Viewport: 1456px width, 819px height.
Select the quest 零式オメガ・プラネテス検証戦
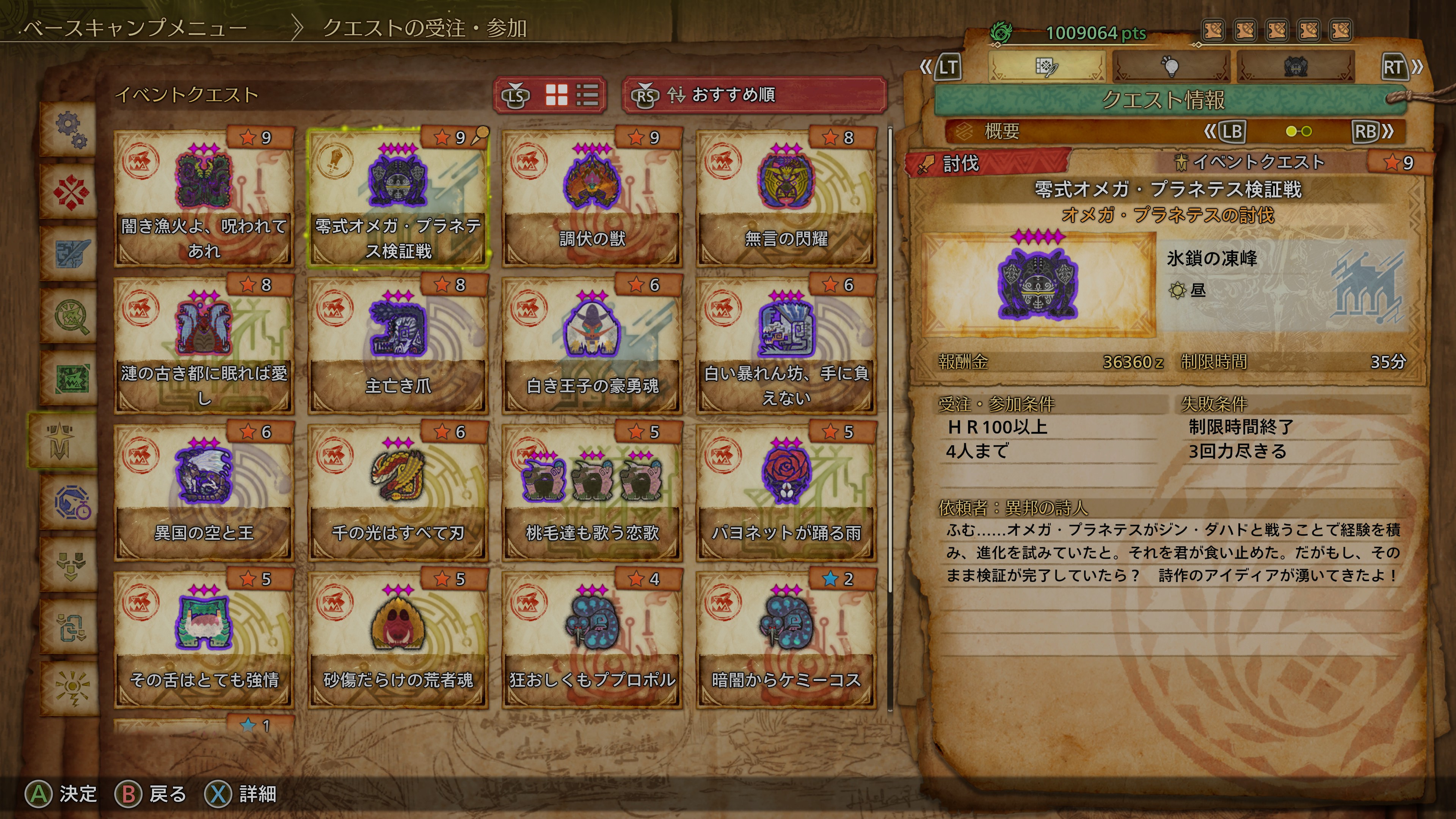click(397, 198)
